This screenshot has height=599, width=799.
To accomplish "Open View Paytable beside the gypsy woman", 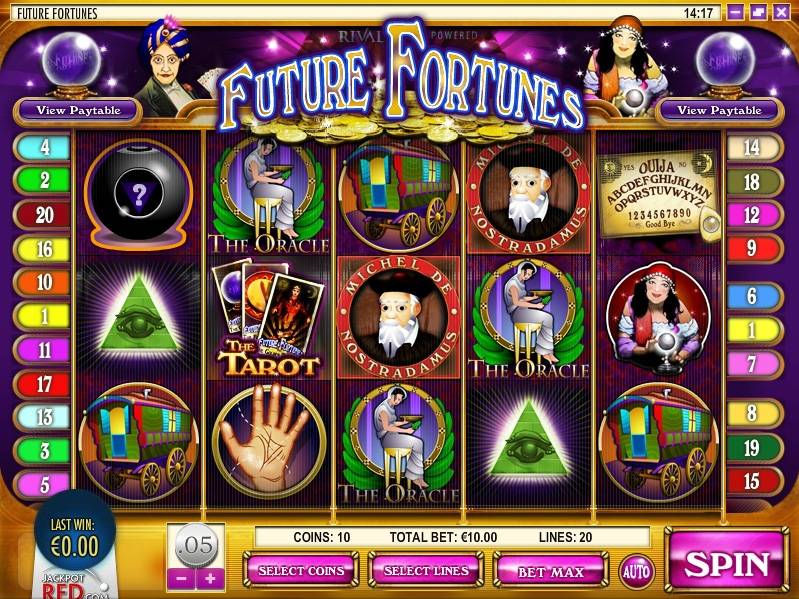I will 719,110.
